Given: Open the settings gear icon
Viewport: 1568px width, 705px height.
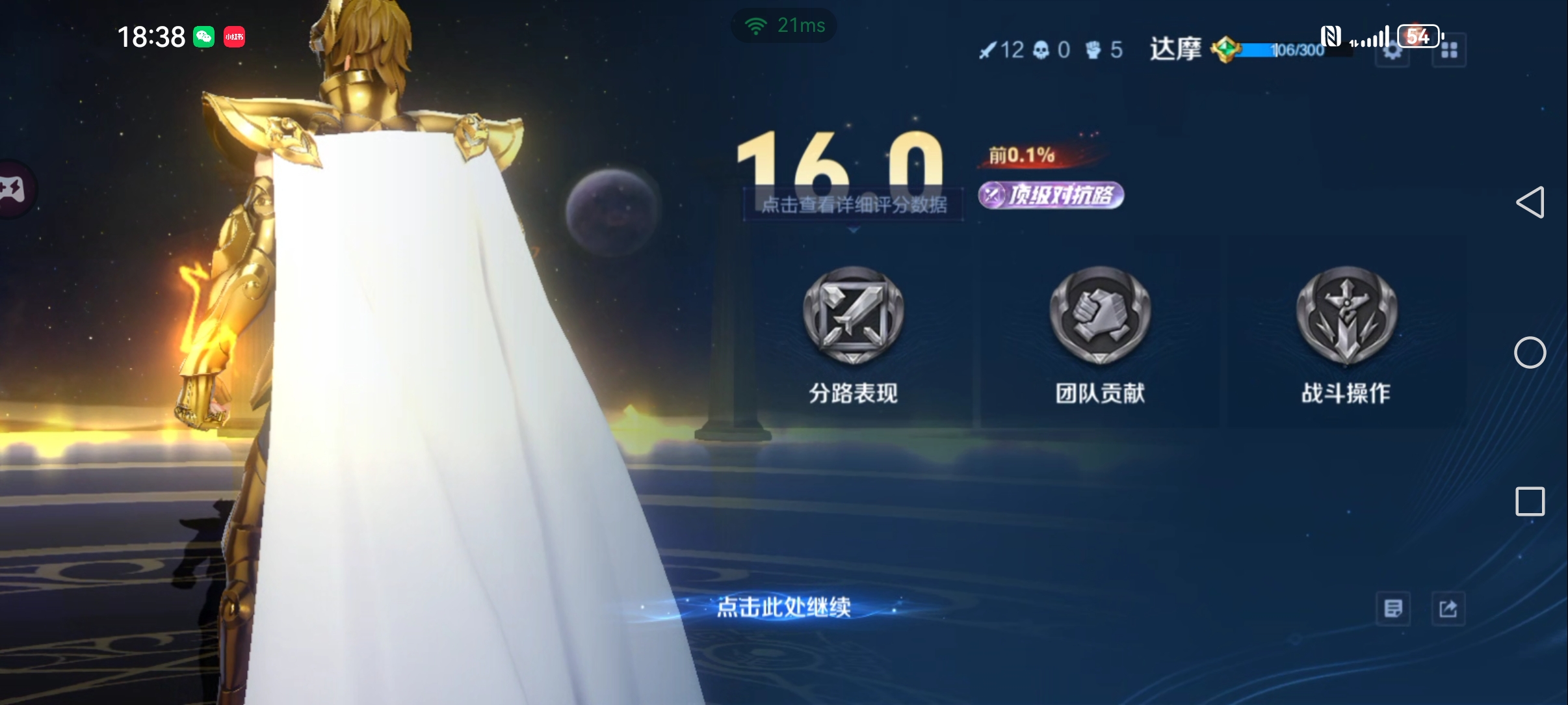Looking at the screenshot, I should (1392, 51).
